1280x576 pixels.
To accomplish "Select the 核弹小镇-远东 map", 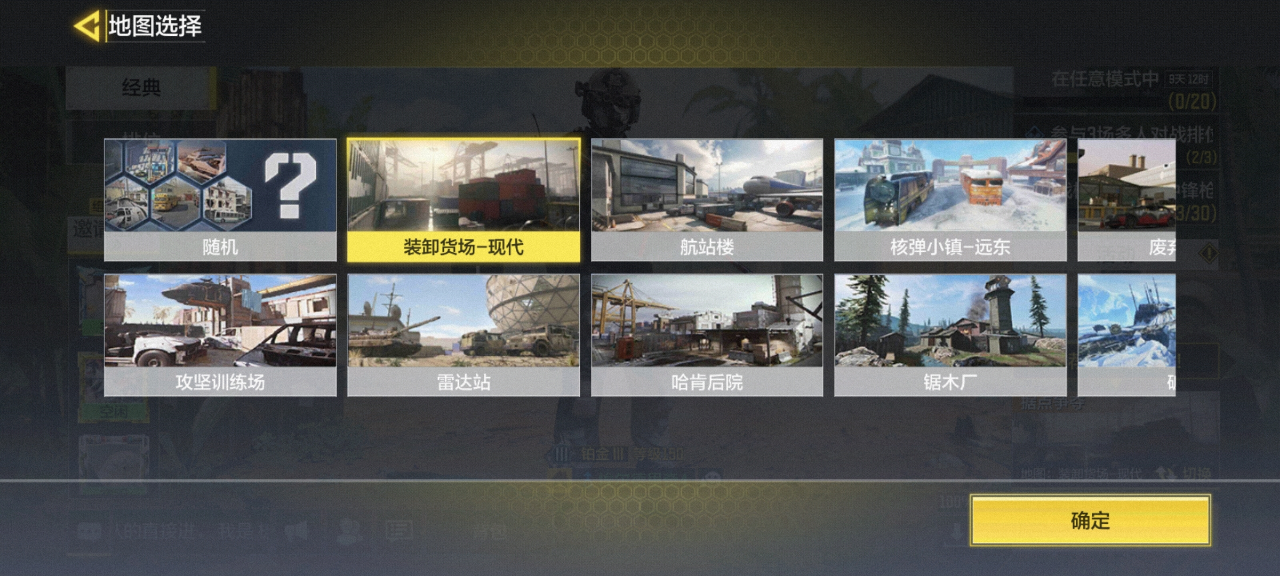I will pos(950,200).
